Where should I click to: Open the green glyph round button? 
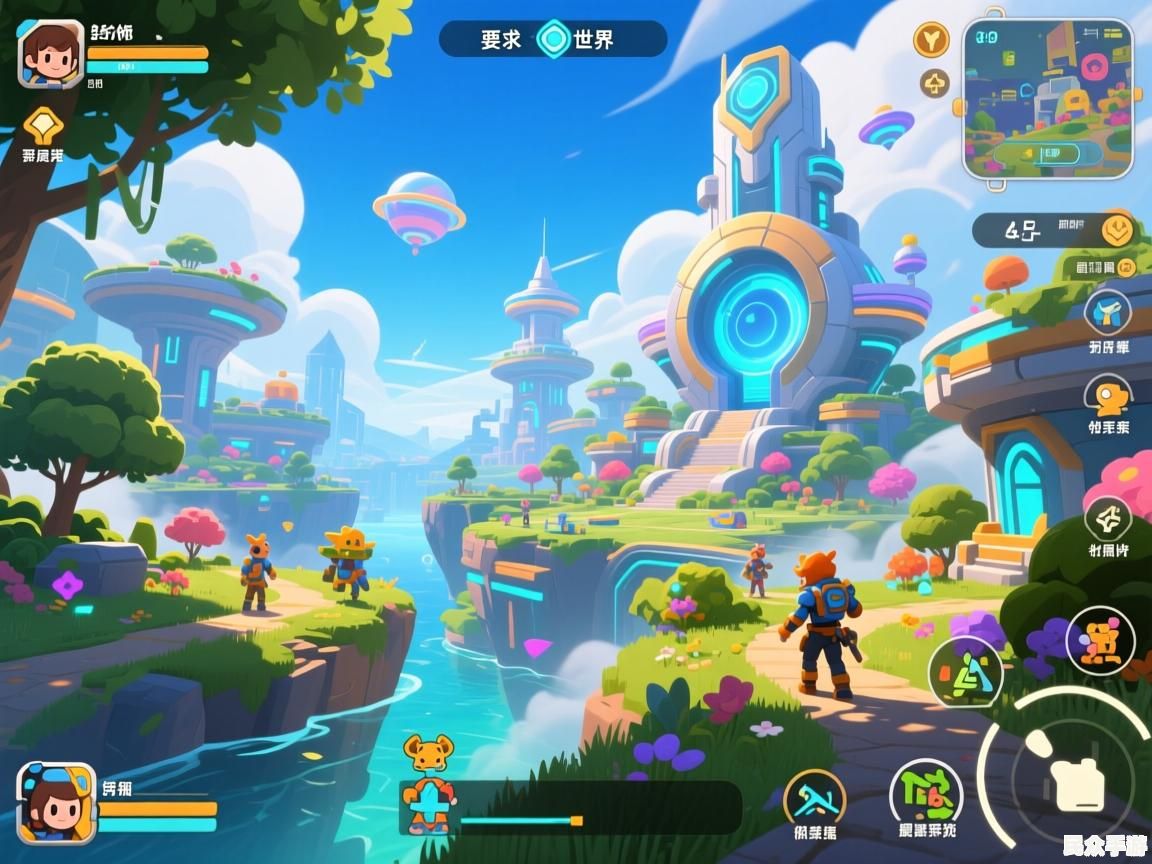pyautogui.click(x=925, y=795)
